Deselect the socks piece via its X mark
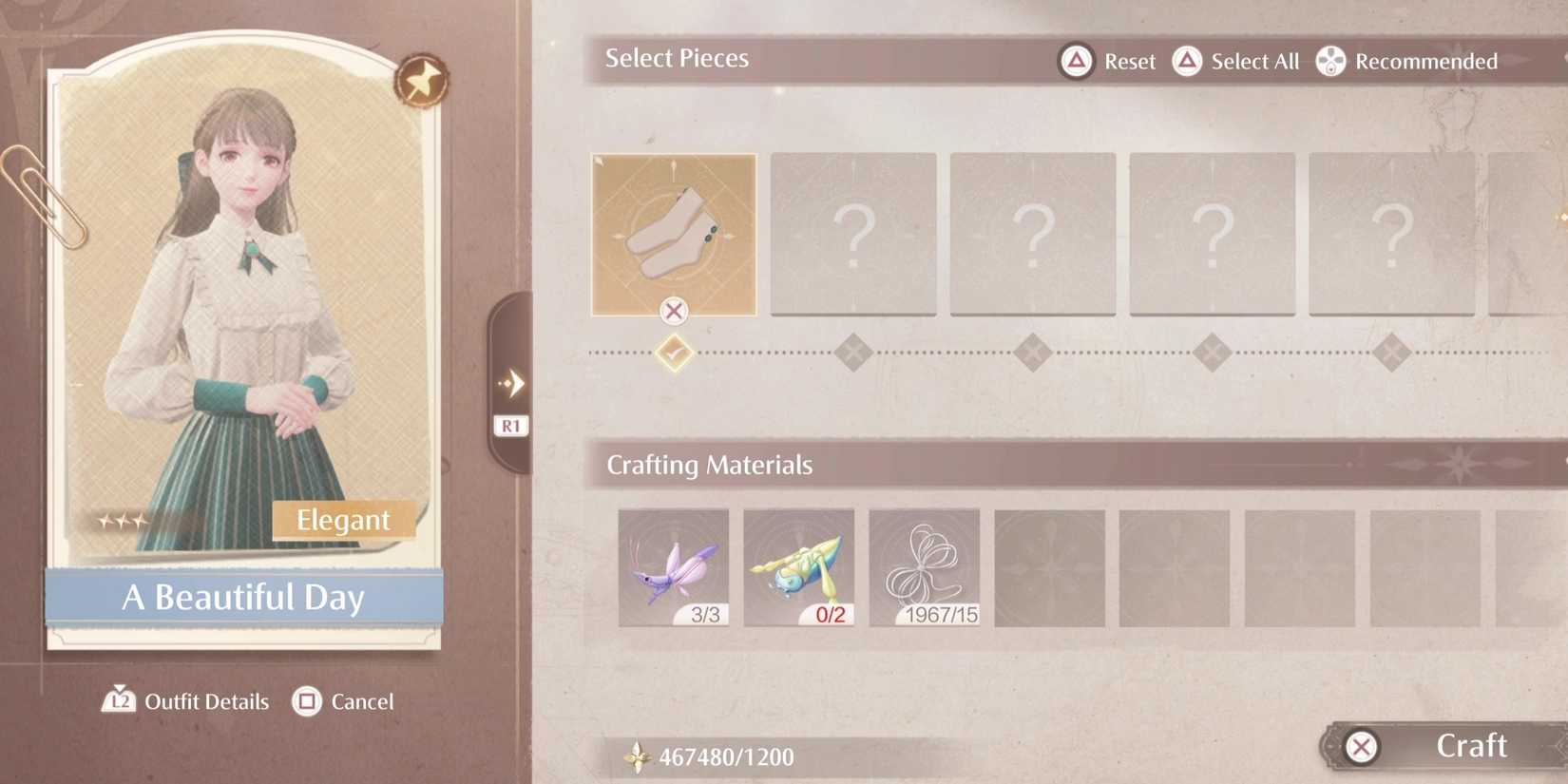This screenshot has height=784, width=1568. (x=674, y=311)
